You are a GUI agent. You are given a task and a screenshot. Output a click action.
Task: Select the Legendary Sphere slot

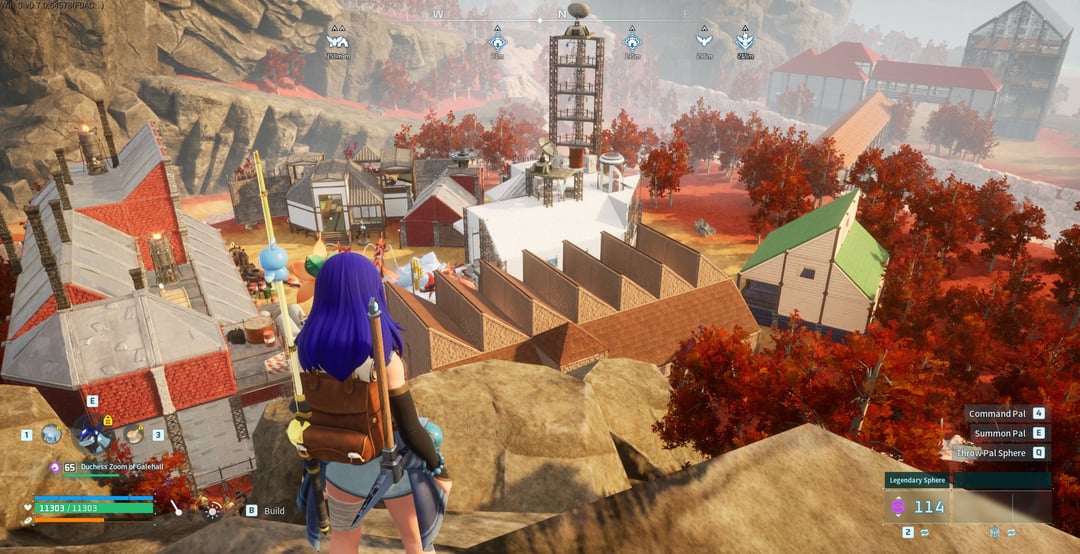click(x=917, y=506)
